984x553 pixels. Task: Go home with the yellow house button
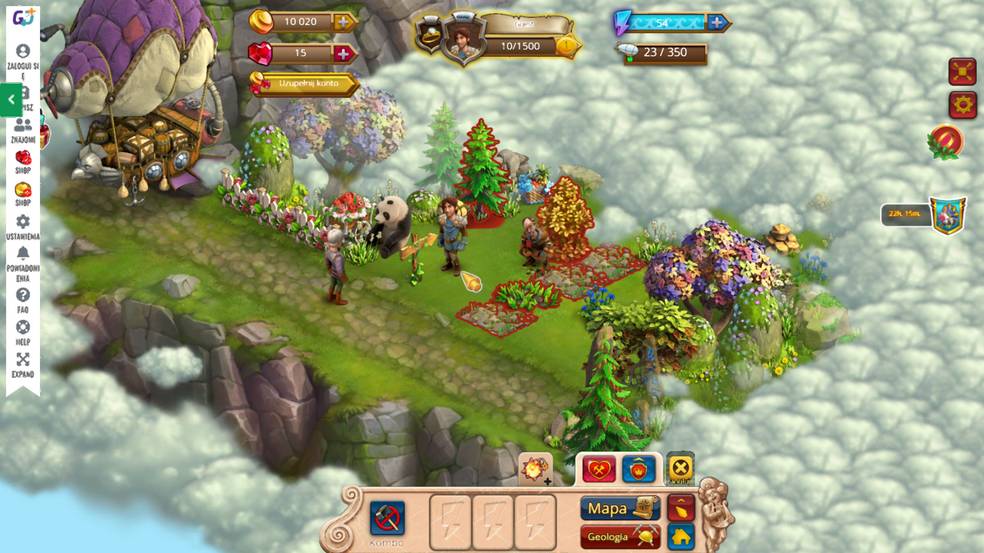tap(681, 537)
